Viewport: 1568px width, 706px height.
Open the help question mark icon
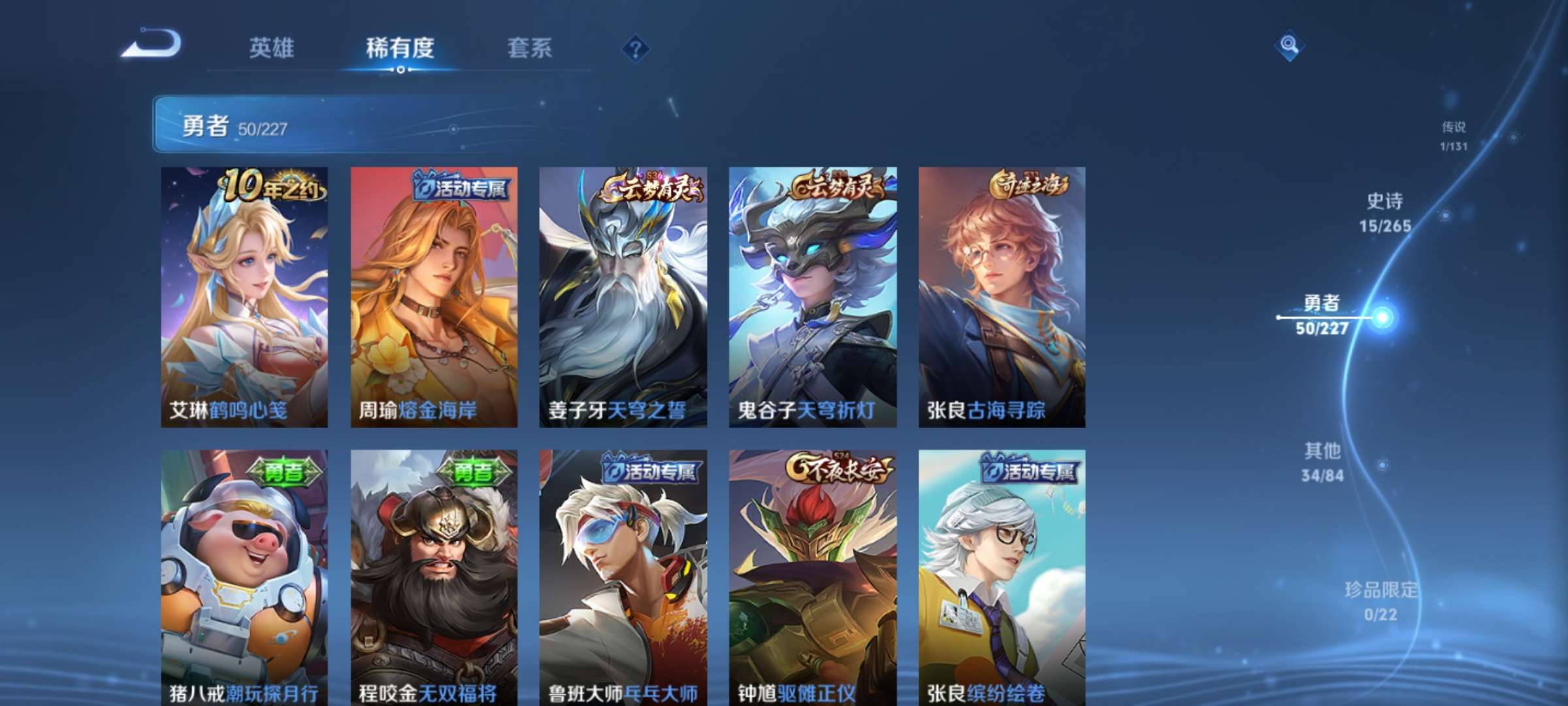634,48
